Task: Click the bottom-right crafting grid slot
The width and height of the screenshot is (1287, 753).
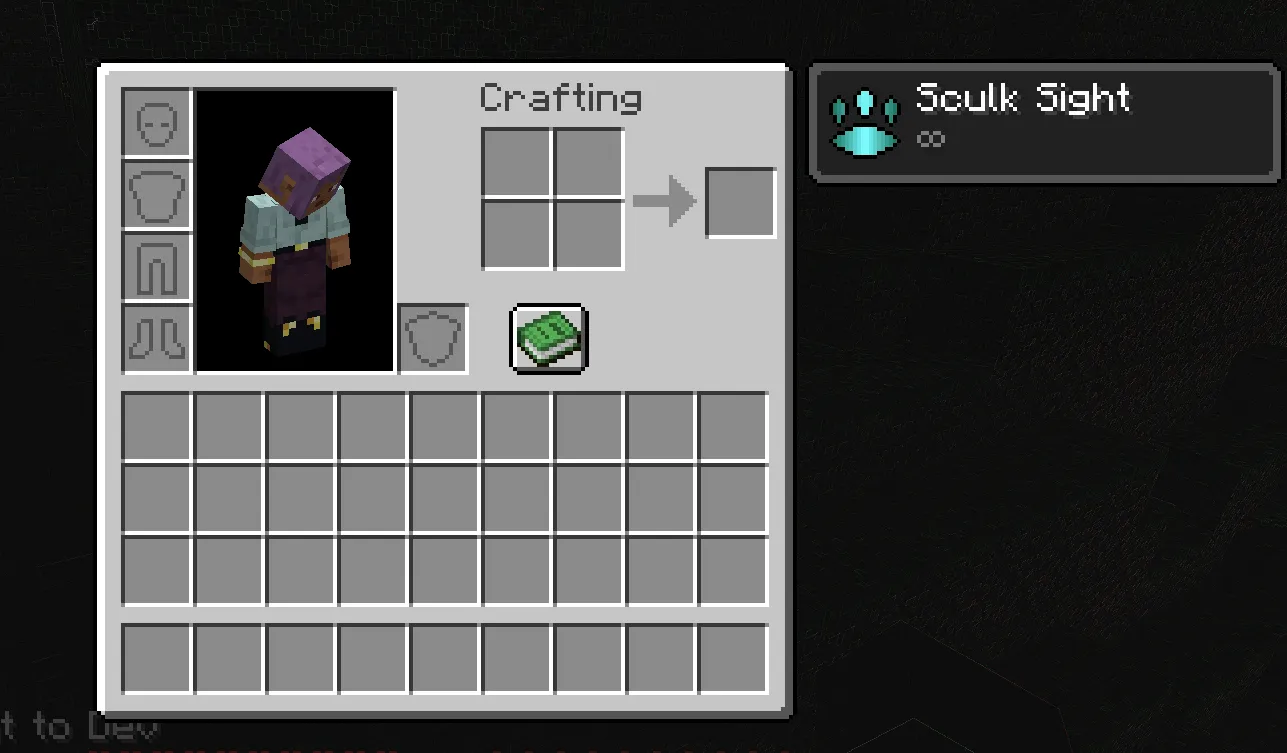Action: tap(588, 236)
